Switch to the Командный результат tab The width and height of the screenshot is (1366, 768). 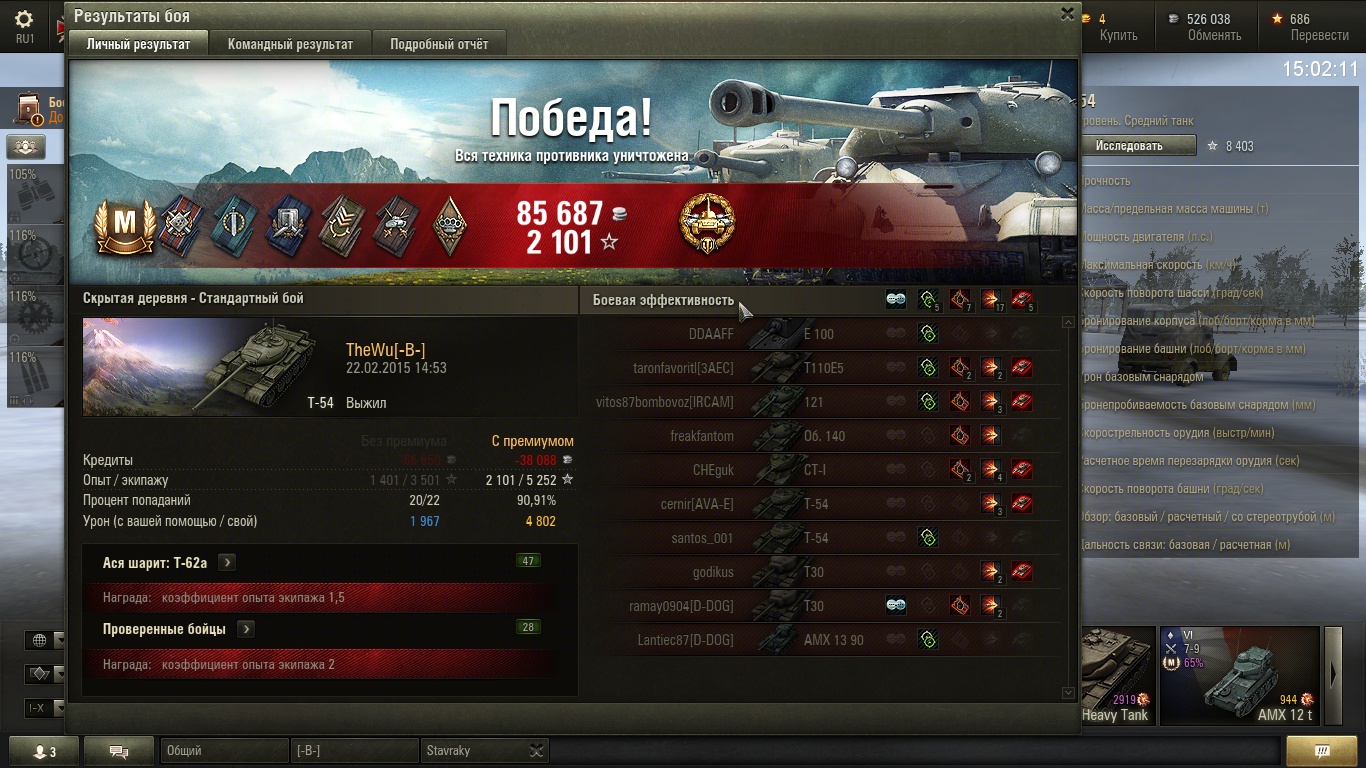[290, 44]
